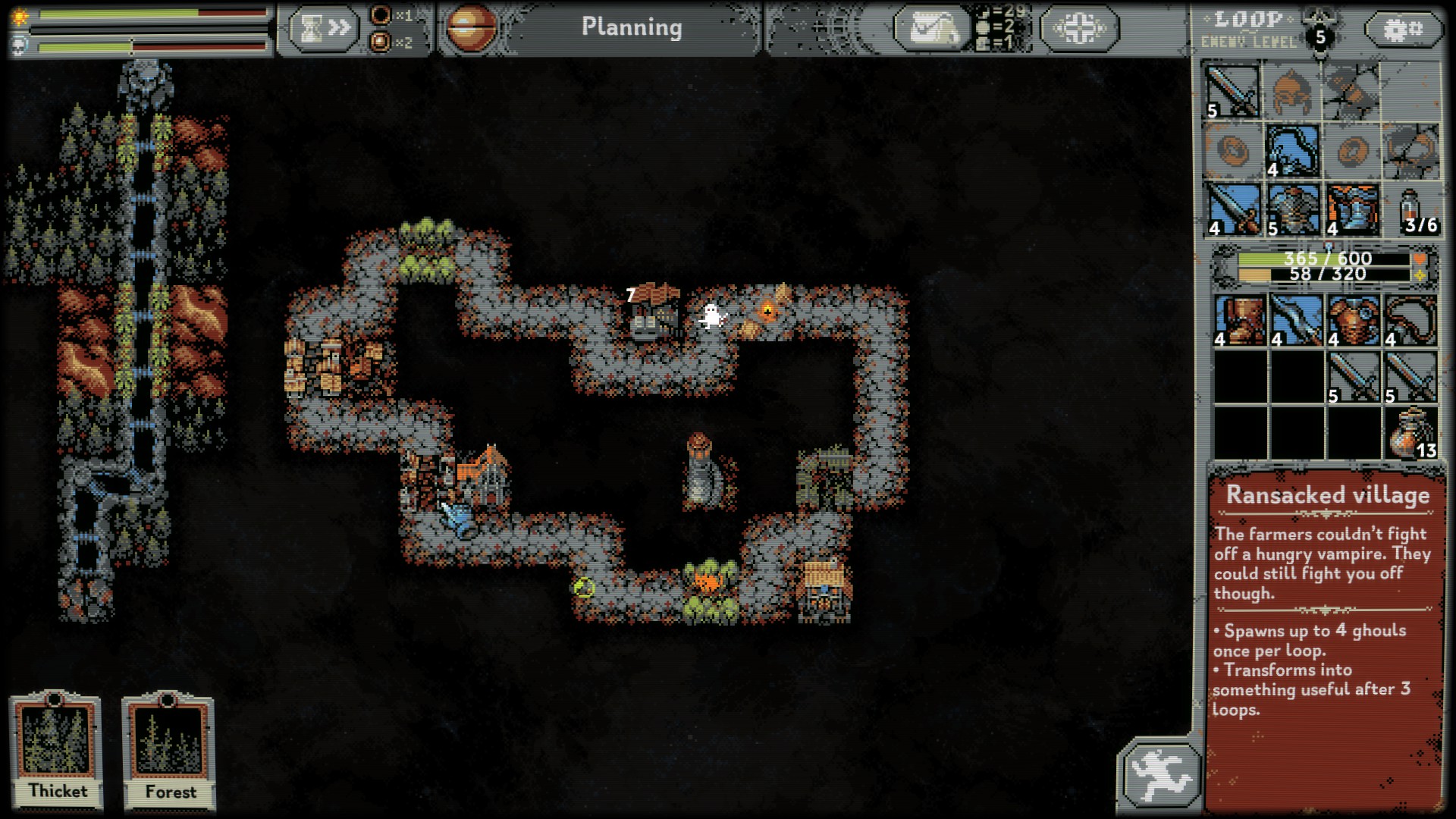
Task: Select the equipped blue level 4 amulet
Action: [x=1292, y=151]
